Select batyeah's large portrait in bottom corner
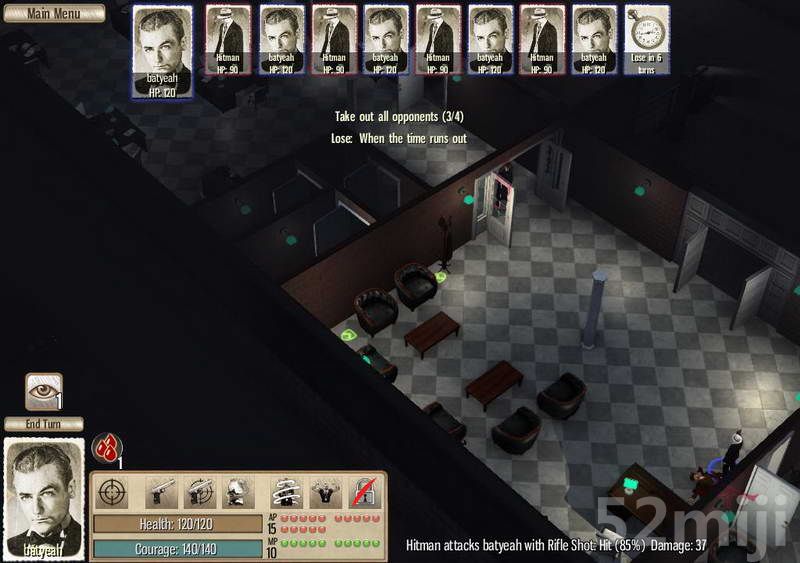This screenshot has width=800, height=563. (45, 498)
